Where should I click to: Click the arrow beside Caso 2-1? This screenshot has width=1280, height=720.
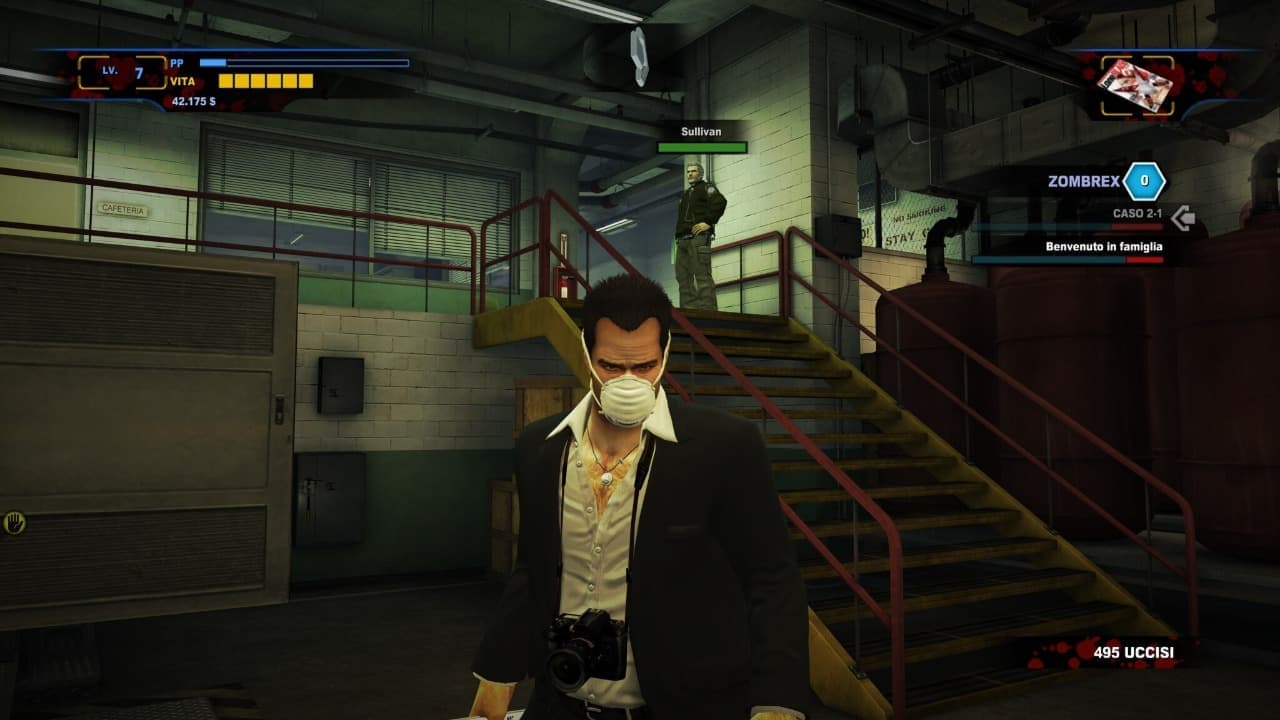coord(1183,217)
